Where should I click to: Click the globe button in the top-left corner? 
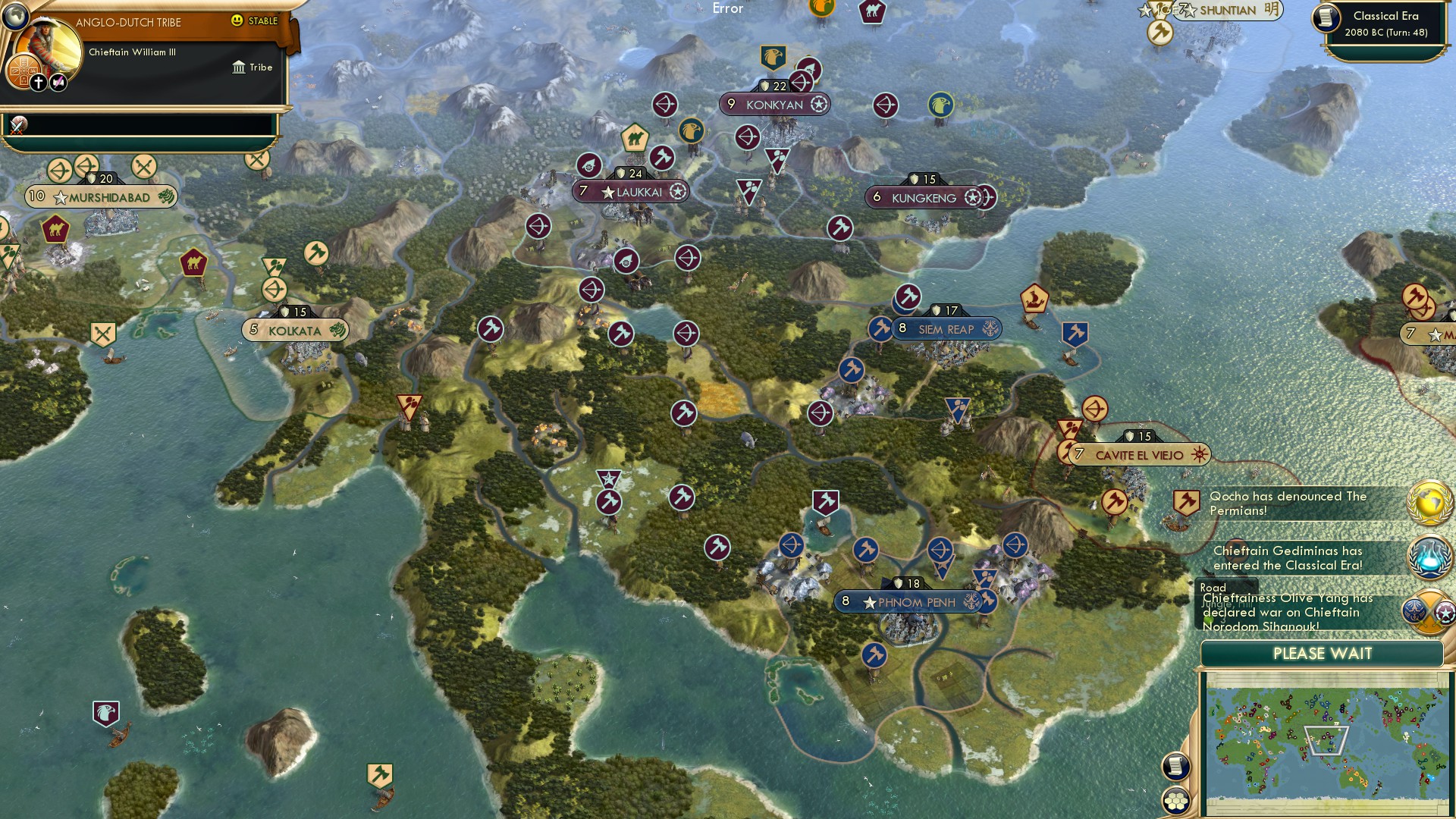(15, 16)
